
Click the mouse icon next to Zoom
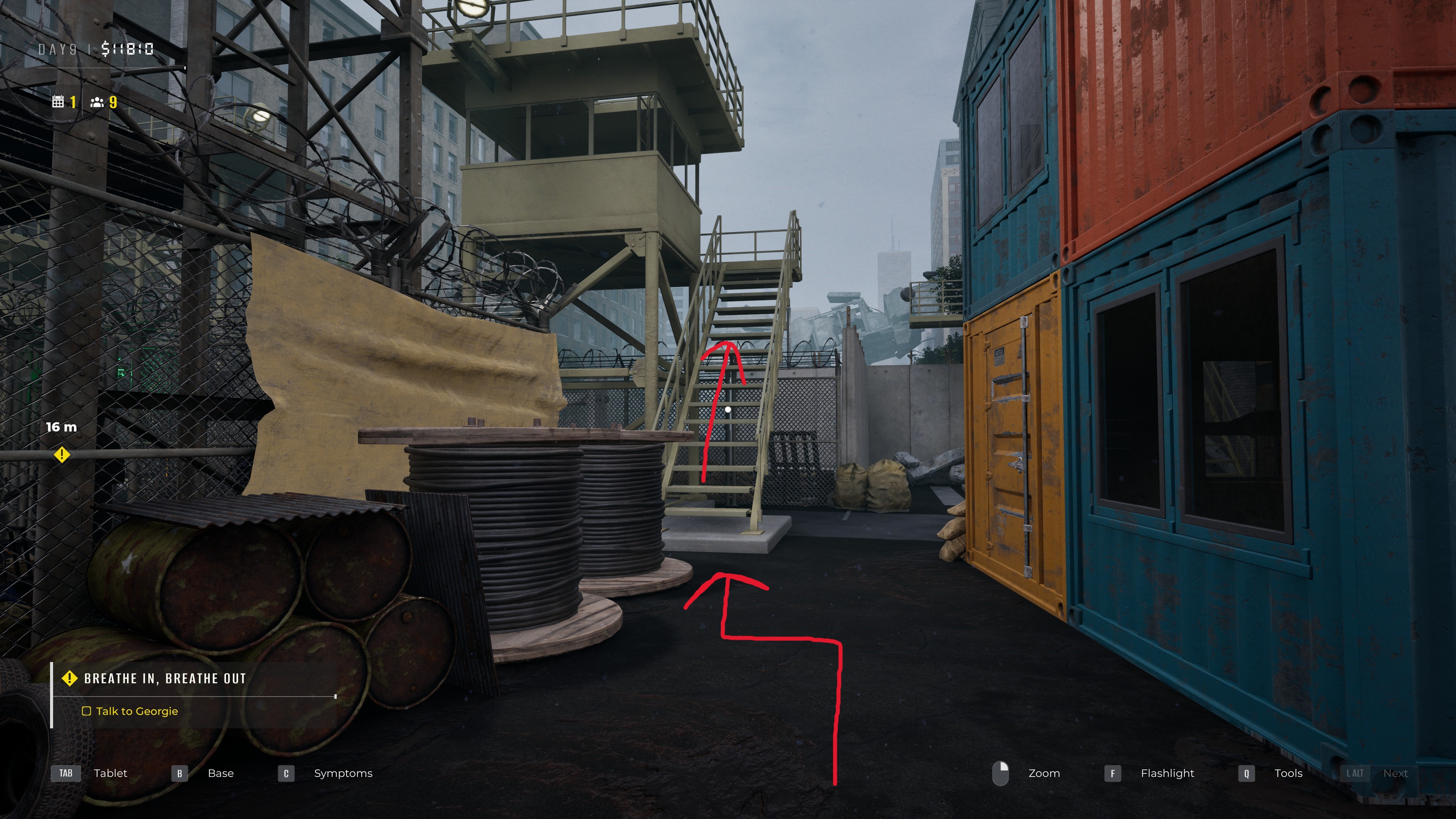pyautogui.click(x=1001, y=773)
